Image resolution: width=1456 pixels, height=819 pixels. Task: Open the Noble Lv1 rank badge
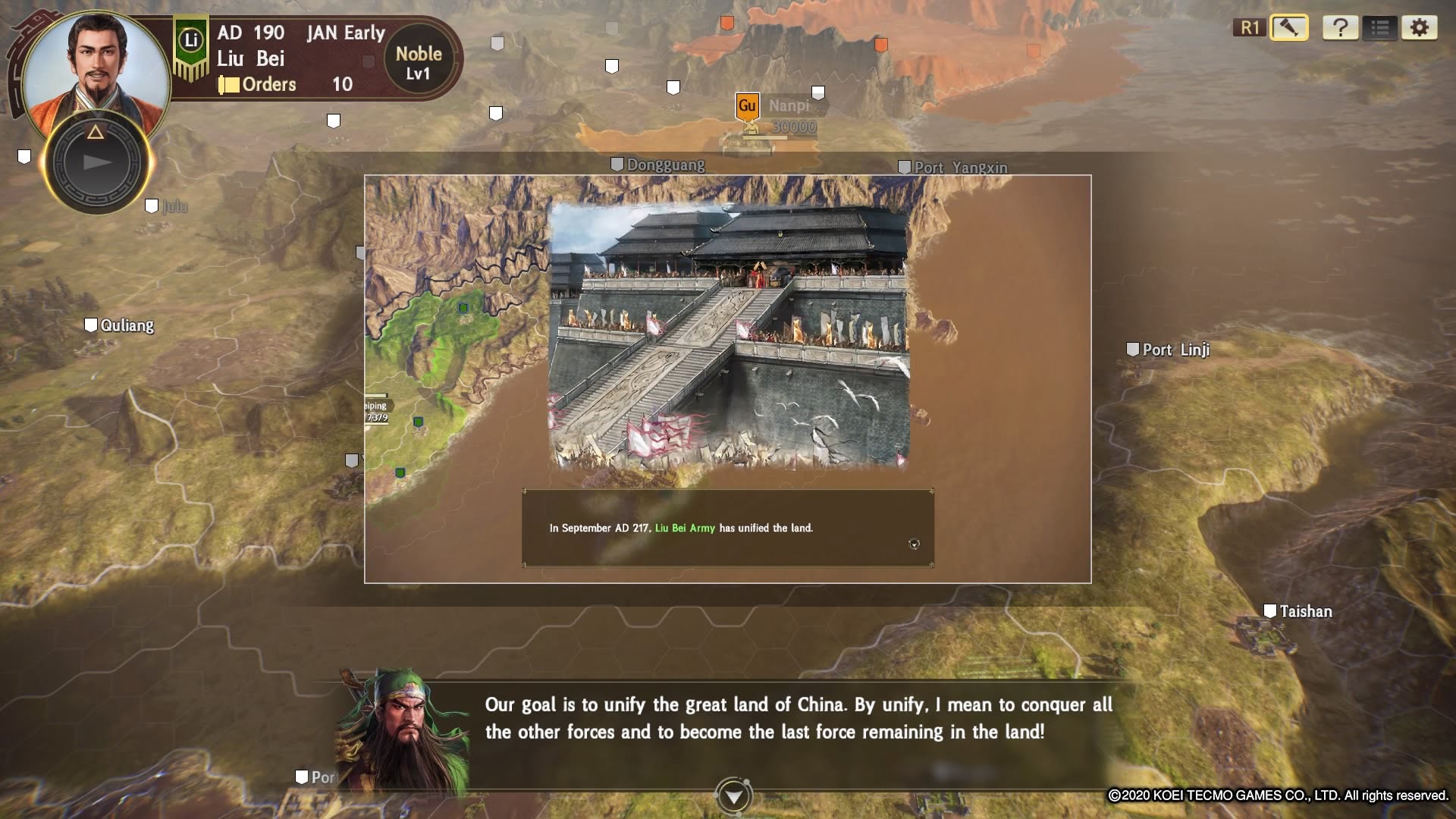click(x=418, y=63)
